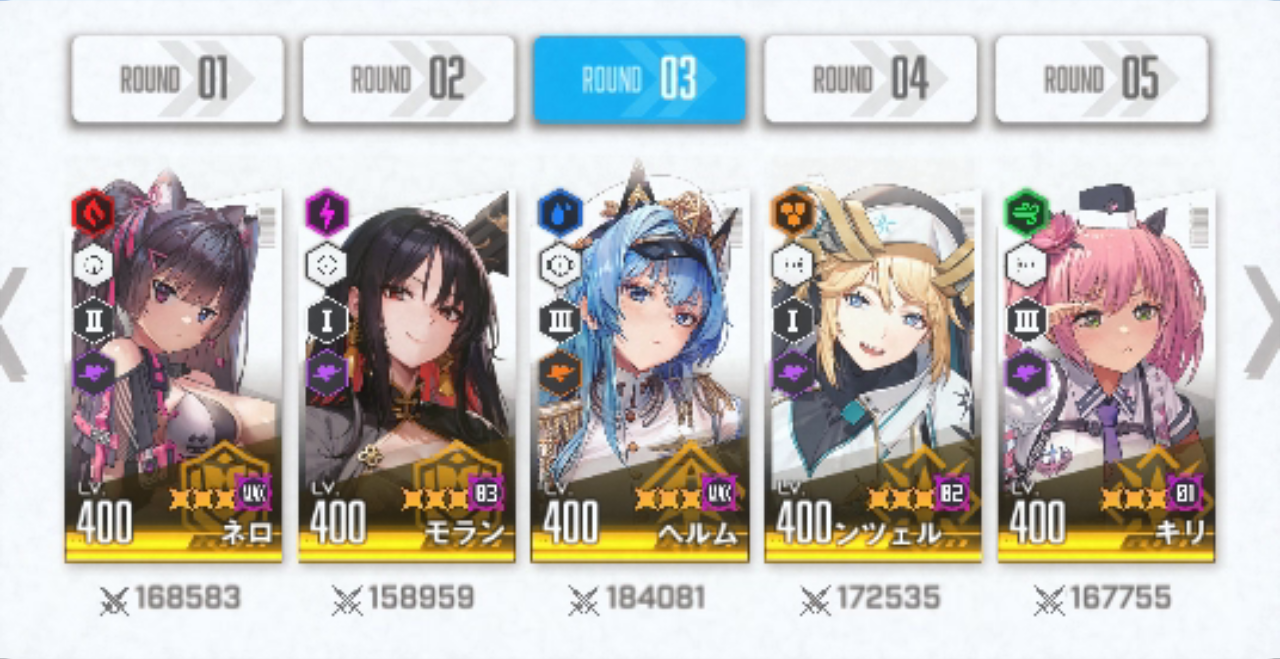Open the Round 02 tab
The width and height of the screenshot is (1280, 659).
408,80
